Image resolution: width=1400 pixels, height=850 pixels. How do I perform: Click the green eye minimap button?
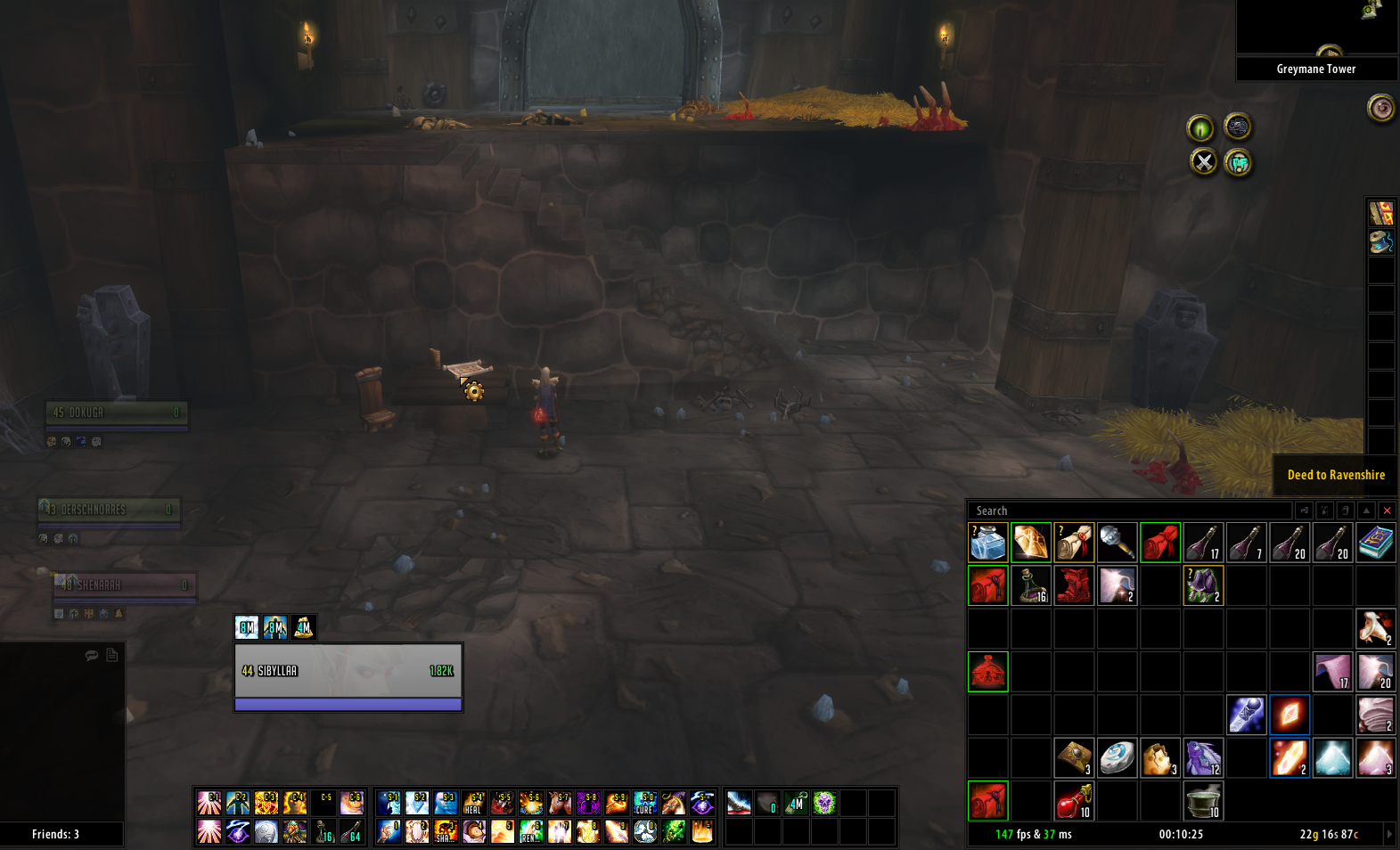(x=1200, y=128)
